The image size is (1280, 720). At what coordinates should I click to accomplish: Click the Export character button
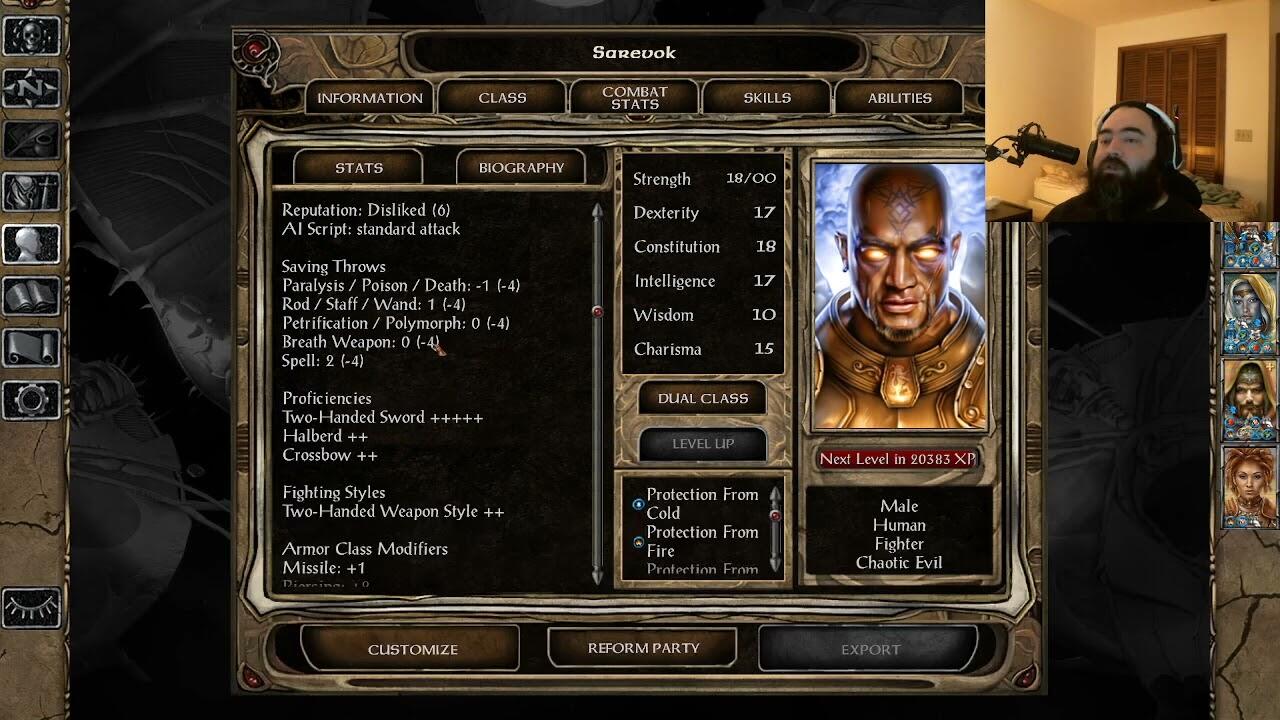coord(870,649)
